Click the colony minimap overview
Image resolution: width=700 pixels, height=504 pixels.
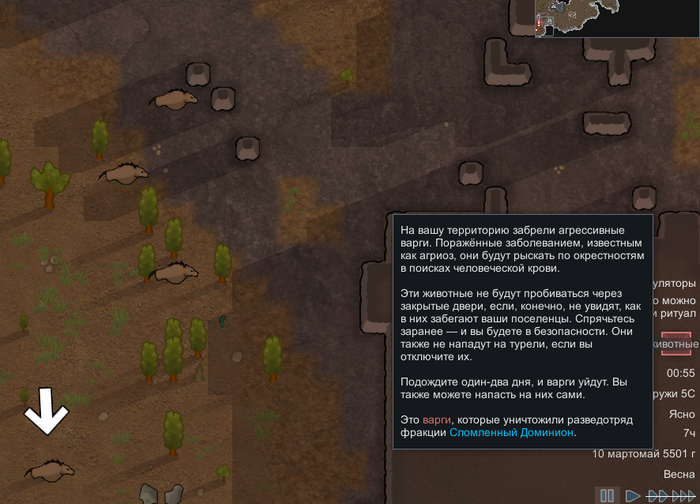617,19
